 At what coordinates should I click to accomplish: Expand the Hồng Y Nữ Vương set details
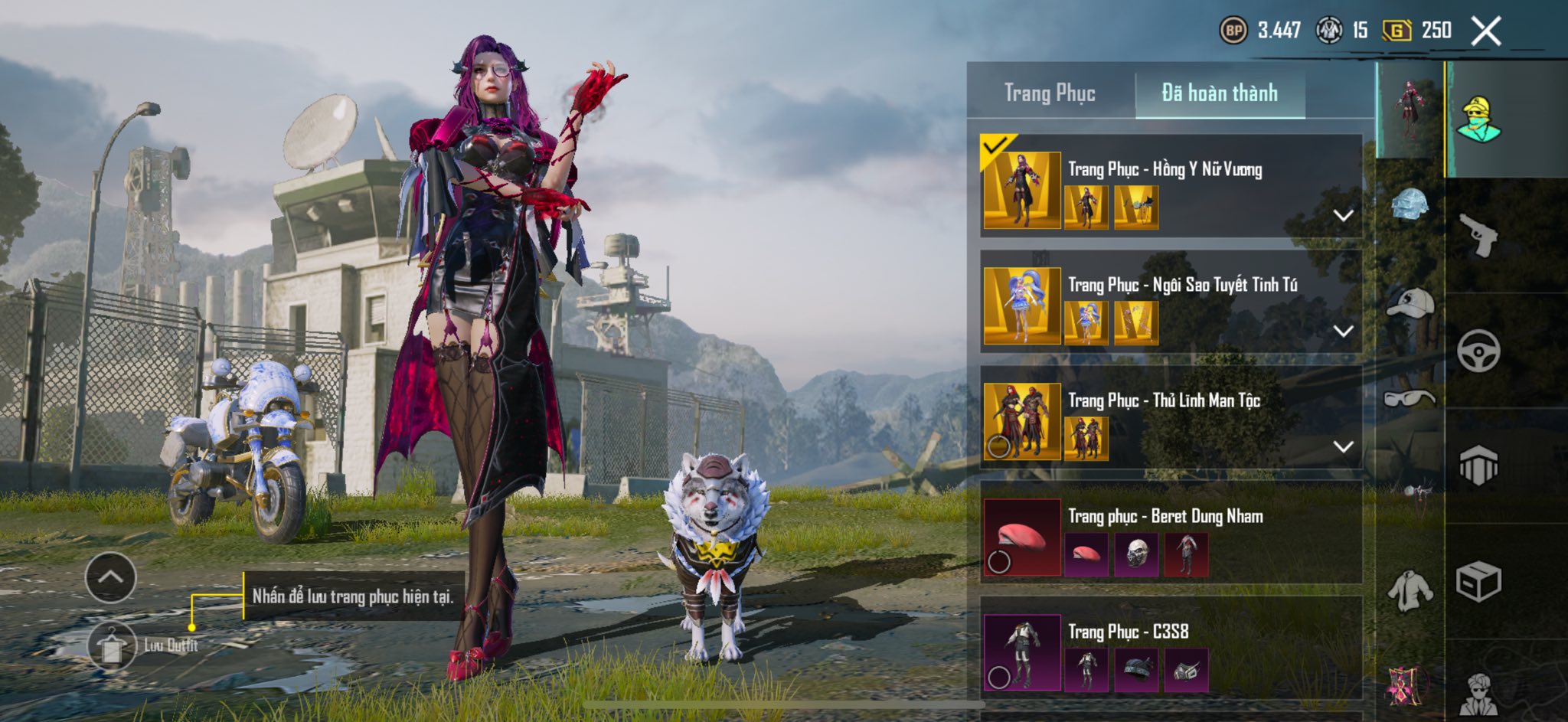click(1343, 216)
